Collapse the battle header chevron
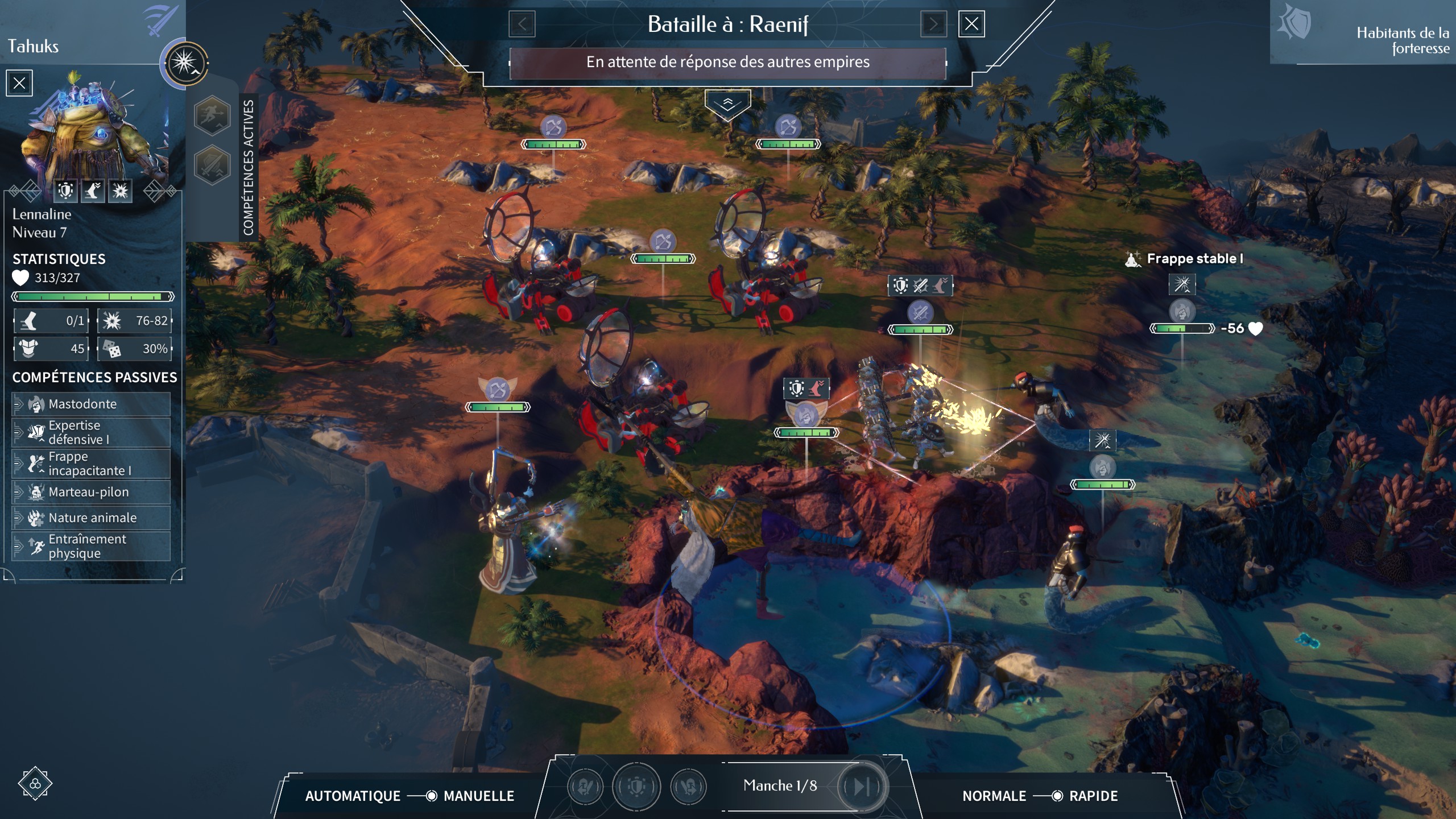This screenshot has height=819, width=1456. coord(727,104)
